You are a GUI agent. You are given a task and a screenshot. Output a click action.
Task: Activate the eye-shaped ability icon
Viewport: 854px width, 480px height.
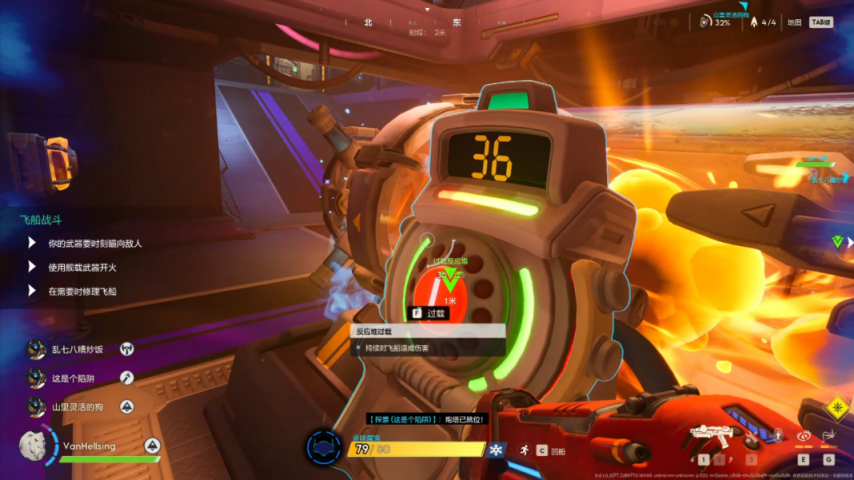(x=802, y=436)
